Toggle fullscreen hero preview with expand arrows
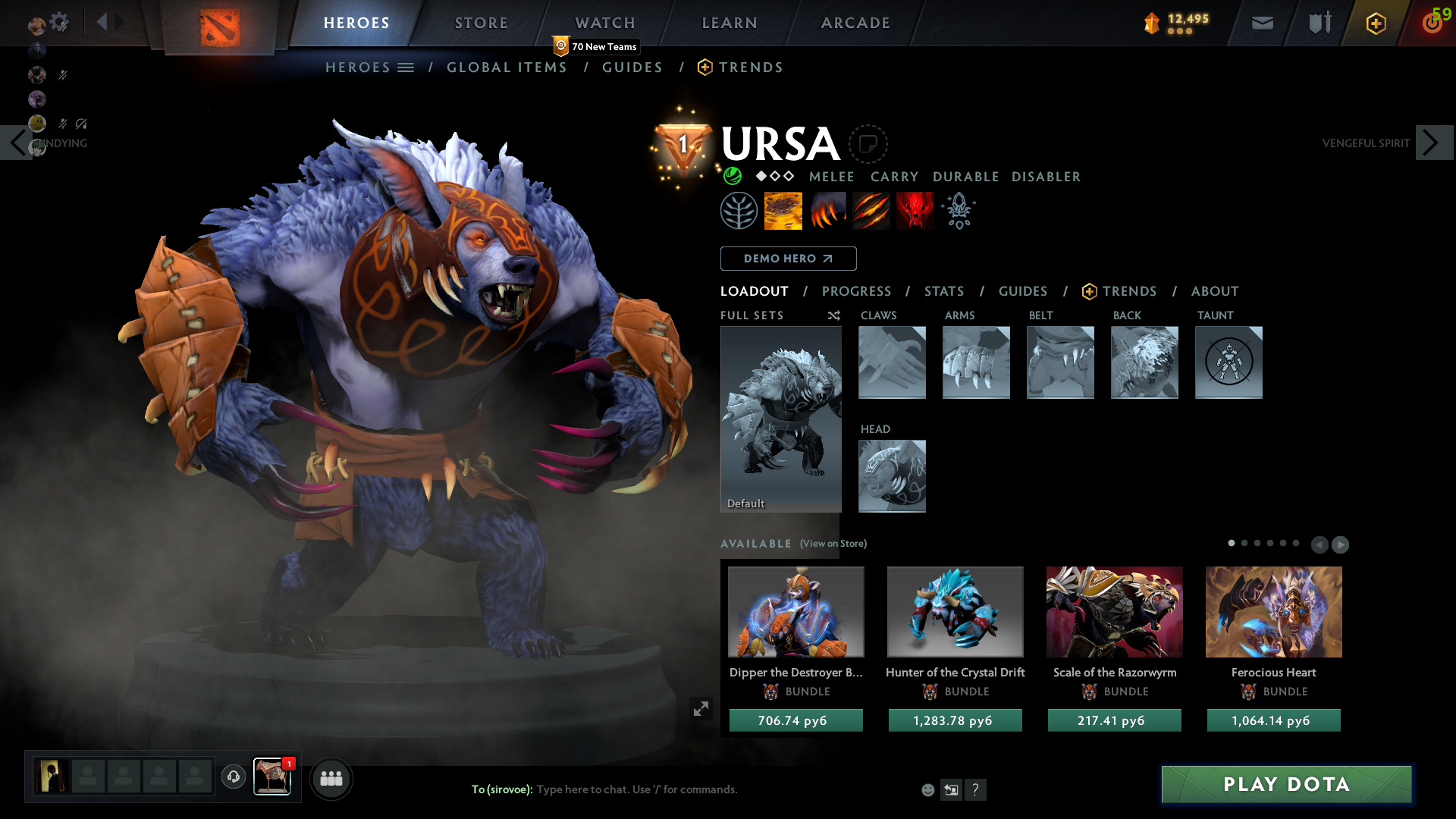Screen dimensions: 1456x819 click(x=701, y=708)
